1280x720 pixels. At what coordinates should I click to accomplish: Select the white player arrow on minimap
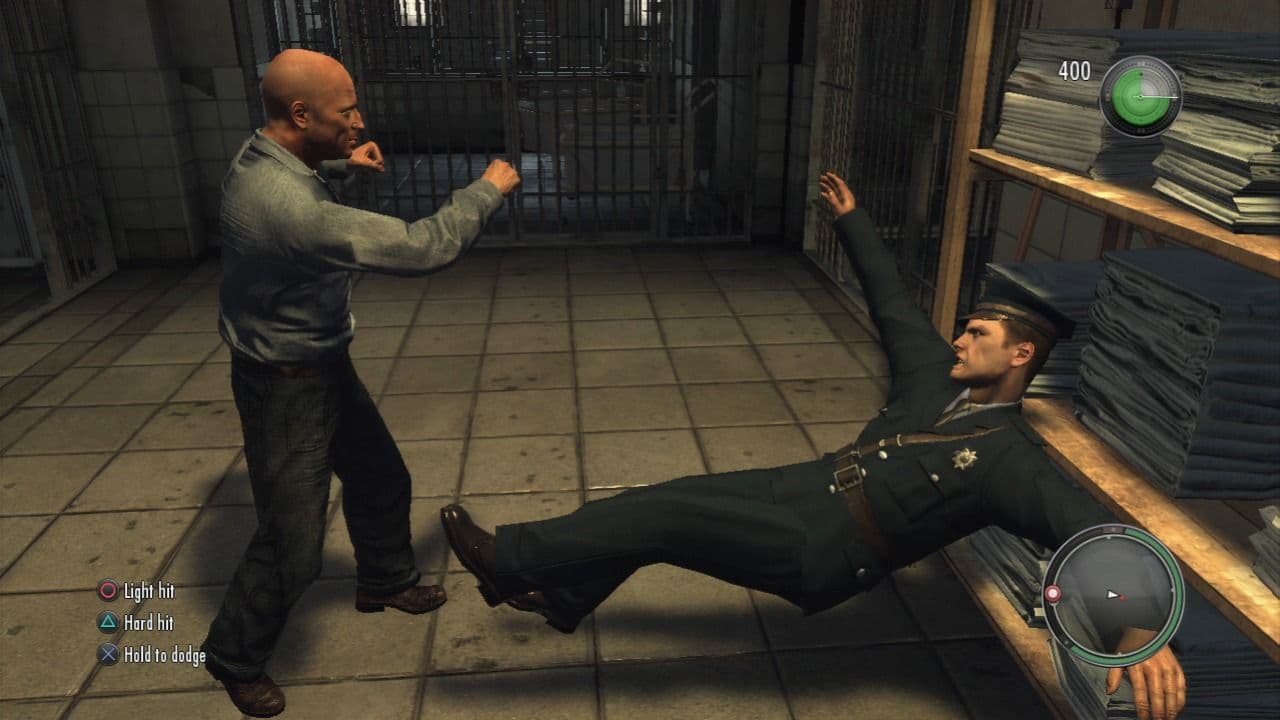point(1112,594)
